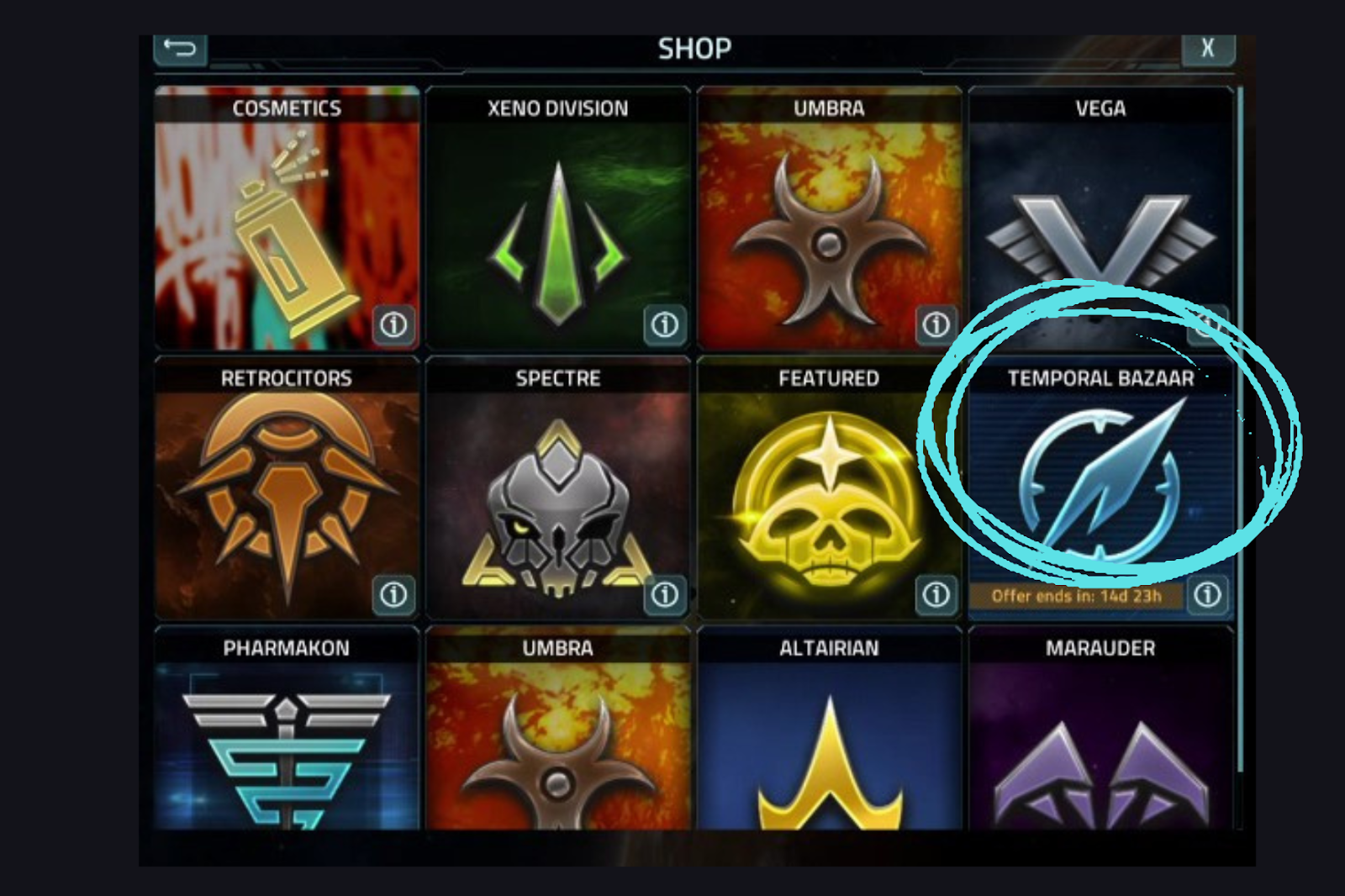Open the Altairian shop tile
This screenshot has height=896, width=1345.
point(828,740)
